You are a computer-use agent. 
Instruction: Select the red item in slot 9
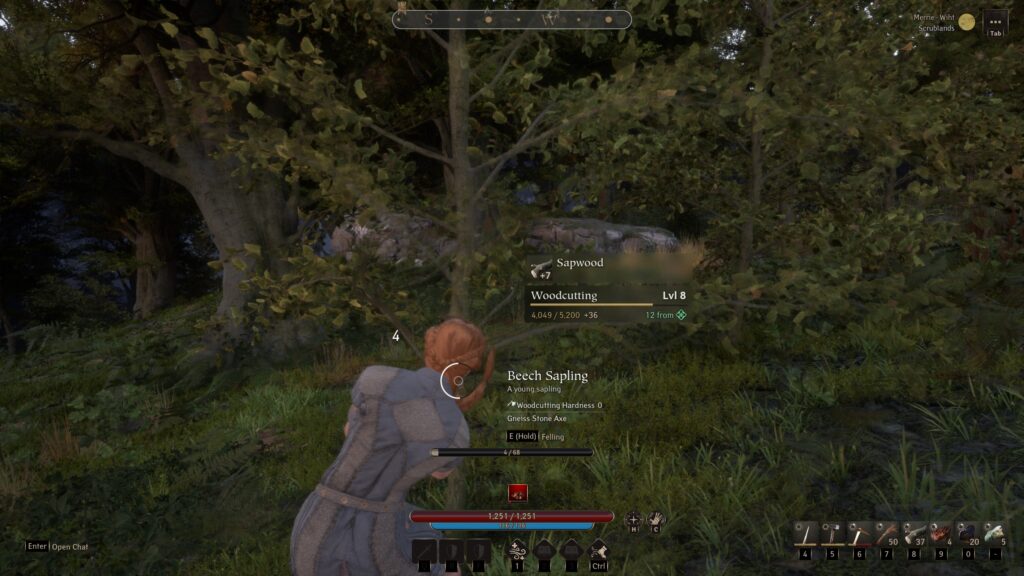point(940,534)
